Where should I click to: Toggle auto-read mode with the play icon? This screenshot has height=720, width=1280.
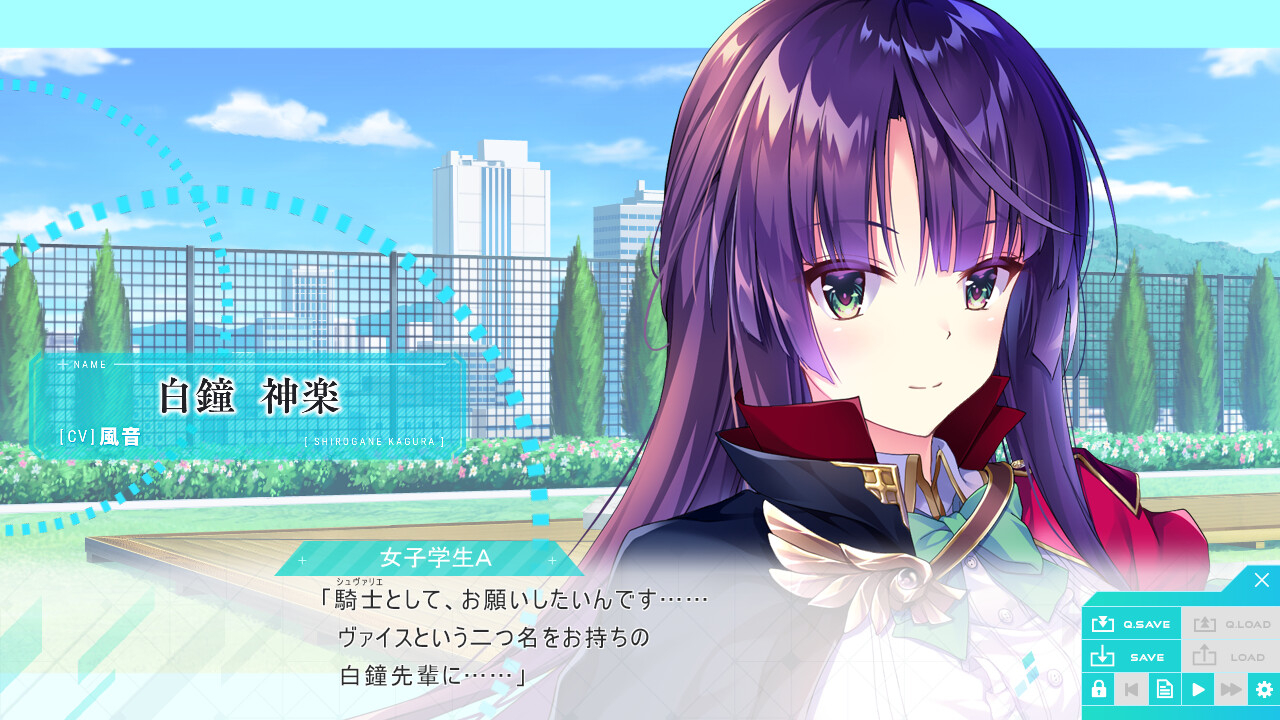1197,689
